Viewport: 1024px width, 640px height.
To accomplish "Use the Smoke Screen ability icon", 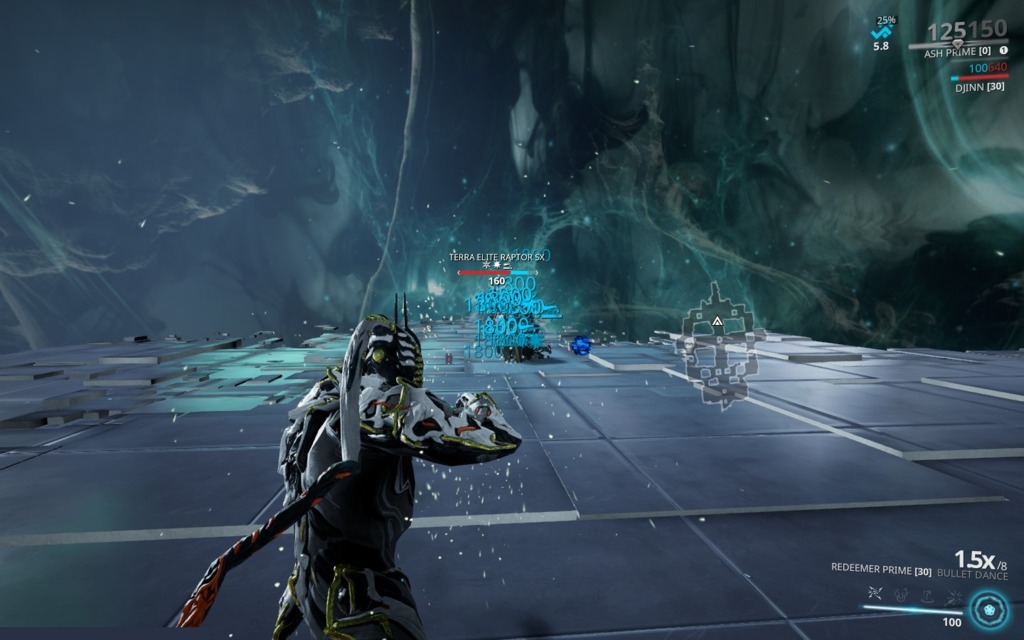I will point(901,594).
